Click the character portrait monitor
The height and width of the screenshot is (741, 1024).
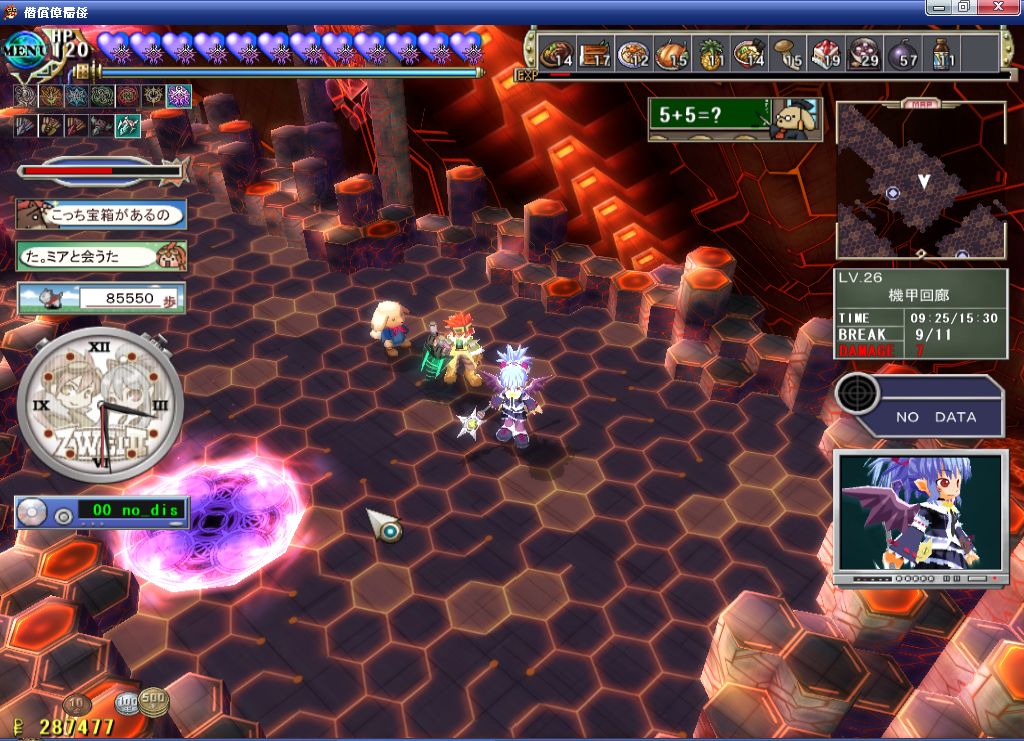pos(920,516)
